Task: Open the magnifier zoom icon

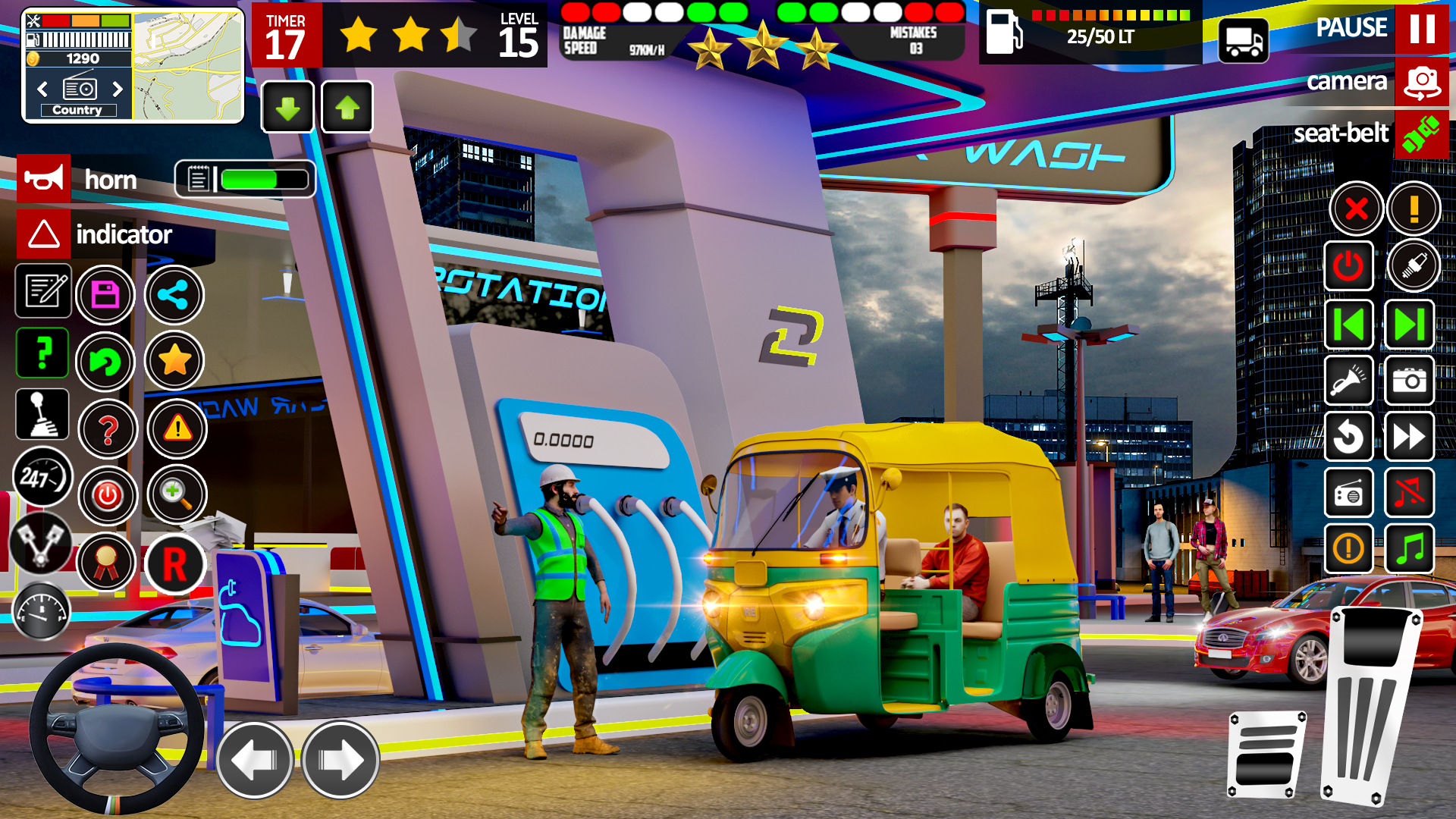Action: click(x=176, y=494)
